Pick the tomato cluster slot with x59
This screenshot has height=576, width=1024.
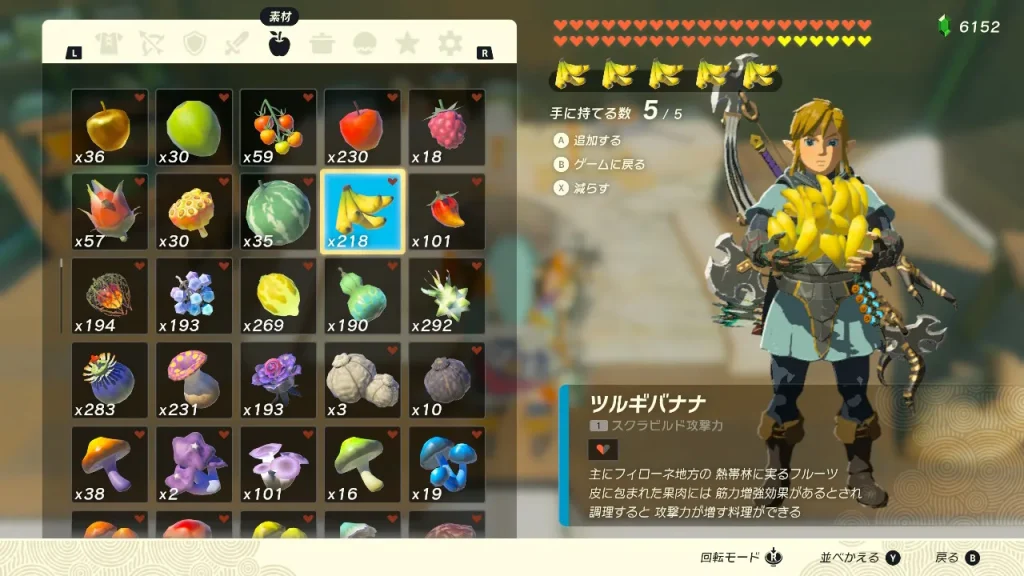278,127
